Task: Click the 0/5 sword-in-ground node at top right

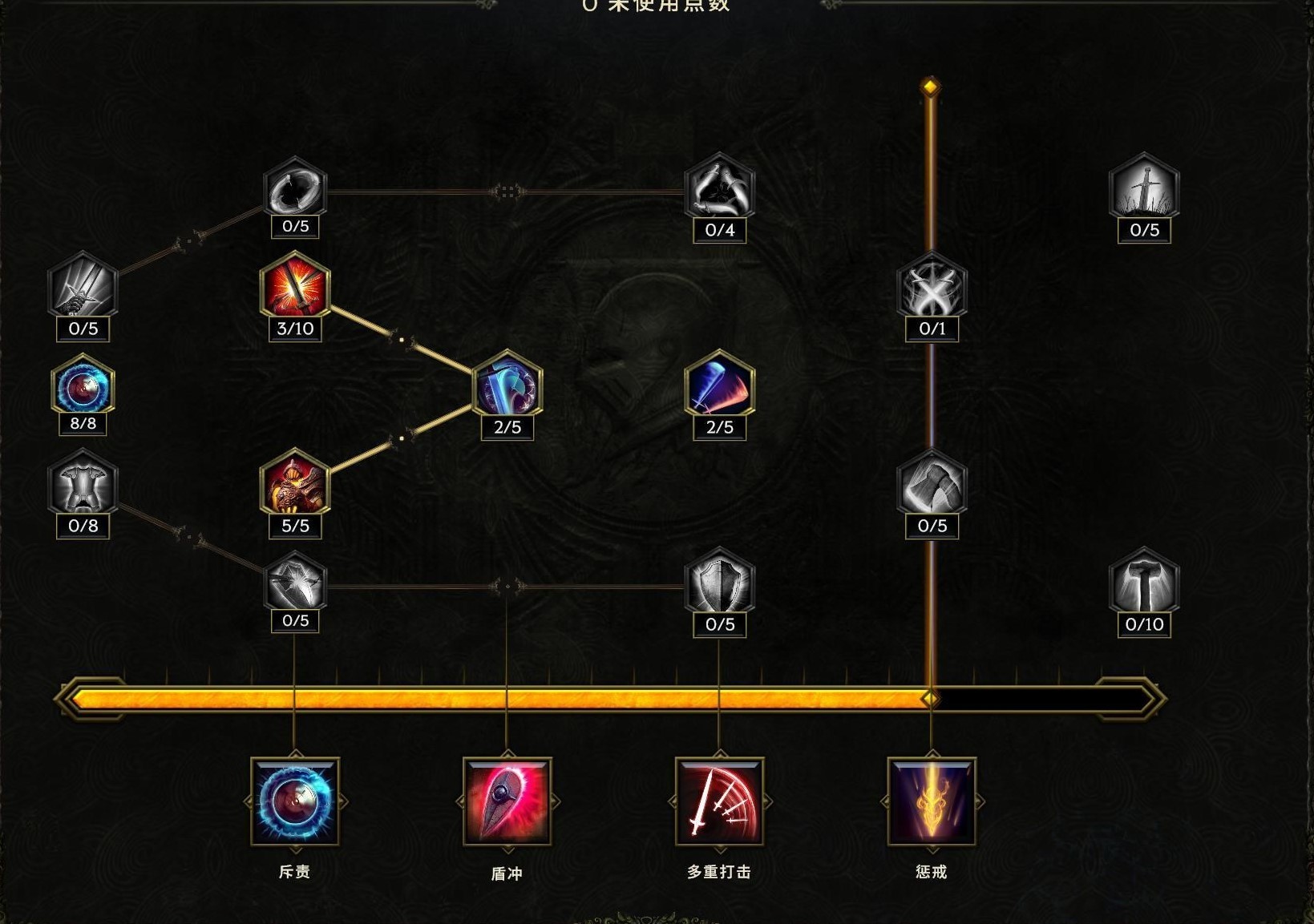Action: [x=1144, y=192]
